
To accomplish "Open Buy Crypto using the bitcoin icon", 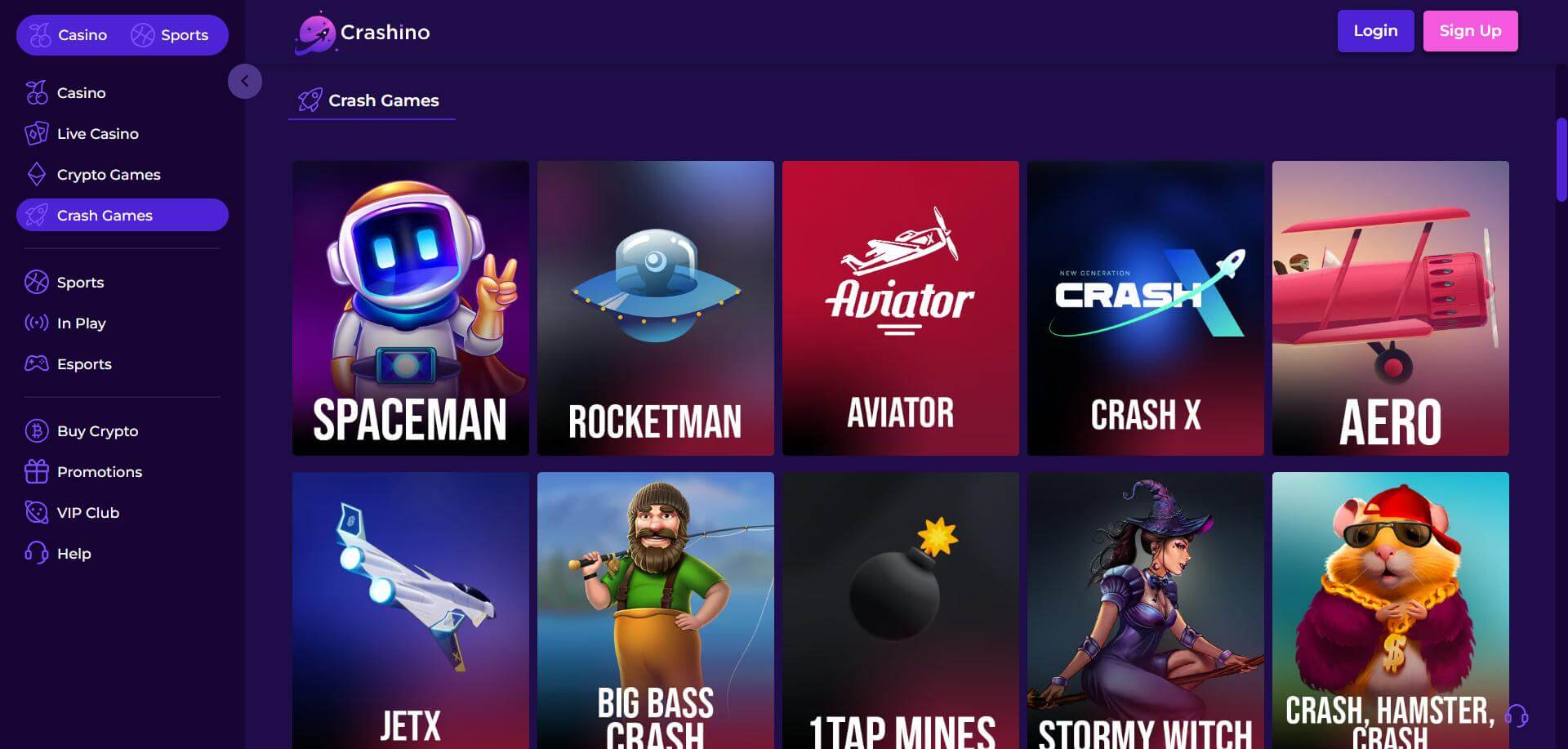I will [x=36, y=430].
